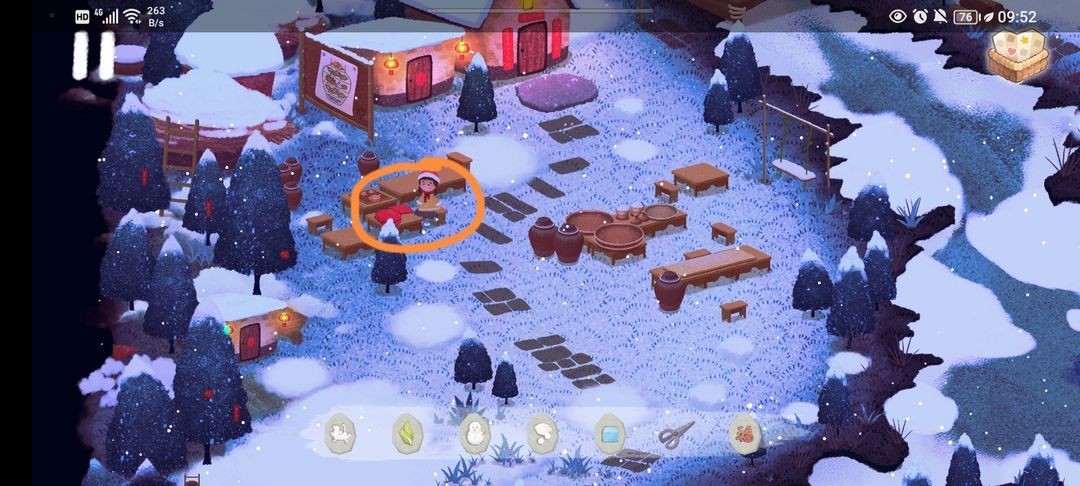Select the snowman stone item
Image resolution: width=1080 pixels, height=486 pixels.
pyautogui.click(x=474, y=433)
